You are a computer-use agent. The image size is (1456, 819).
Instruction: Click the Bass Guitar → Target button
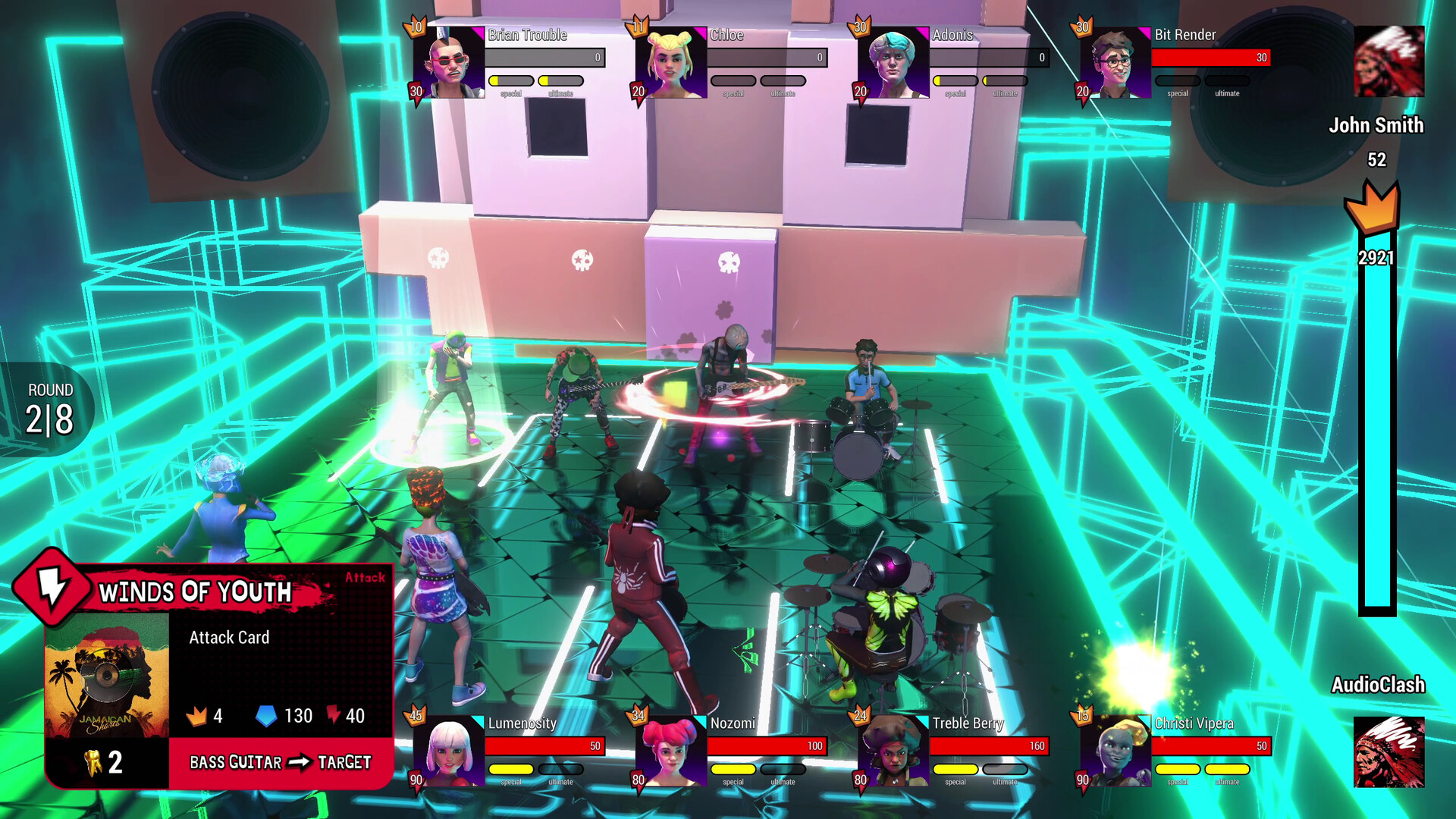click(281, 762)
